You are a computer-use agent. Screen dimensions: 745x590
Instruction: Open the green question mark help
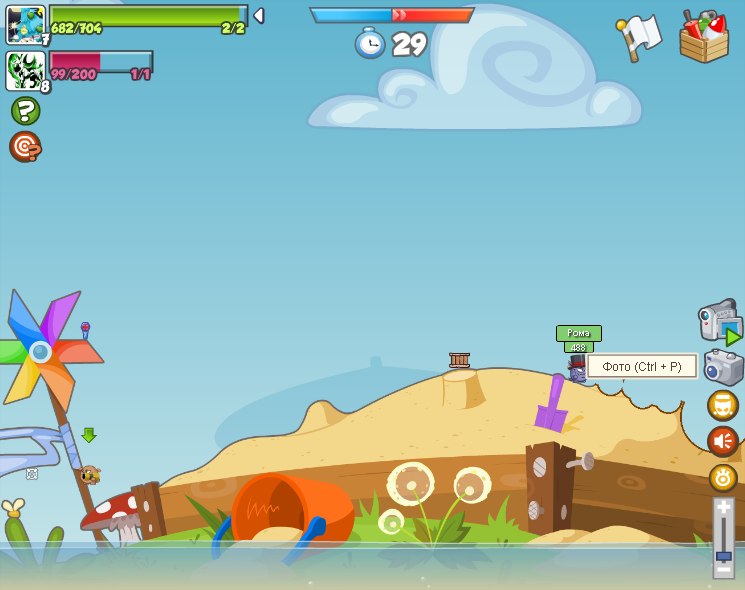[25, 110]
